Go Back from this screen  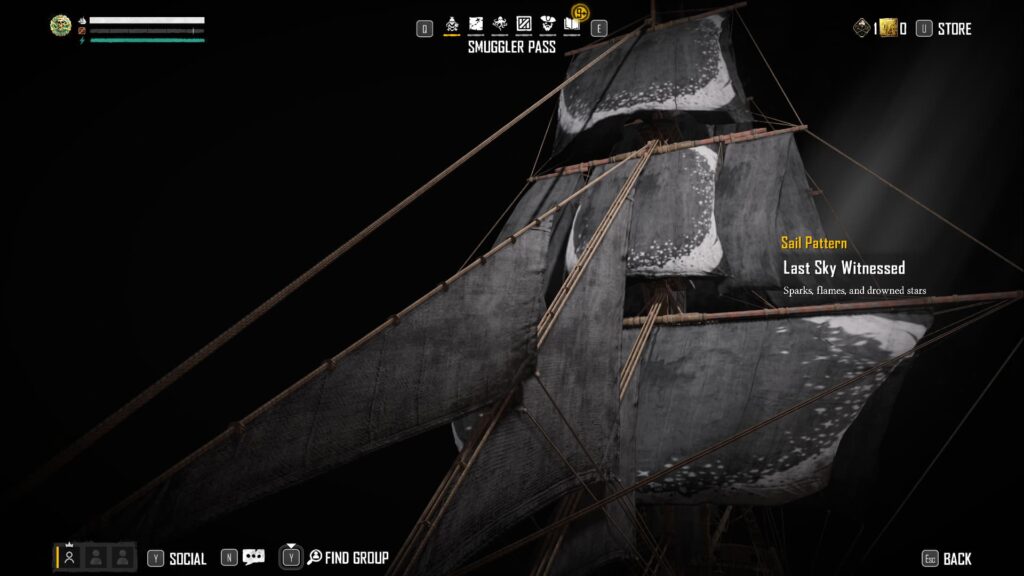coord(956,559)
